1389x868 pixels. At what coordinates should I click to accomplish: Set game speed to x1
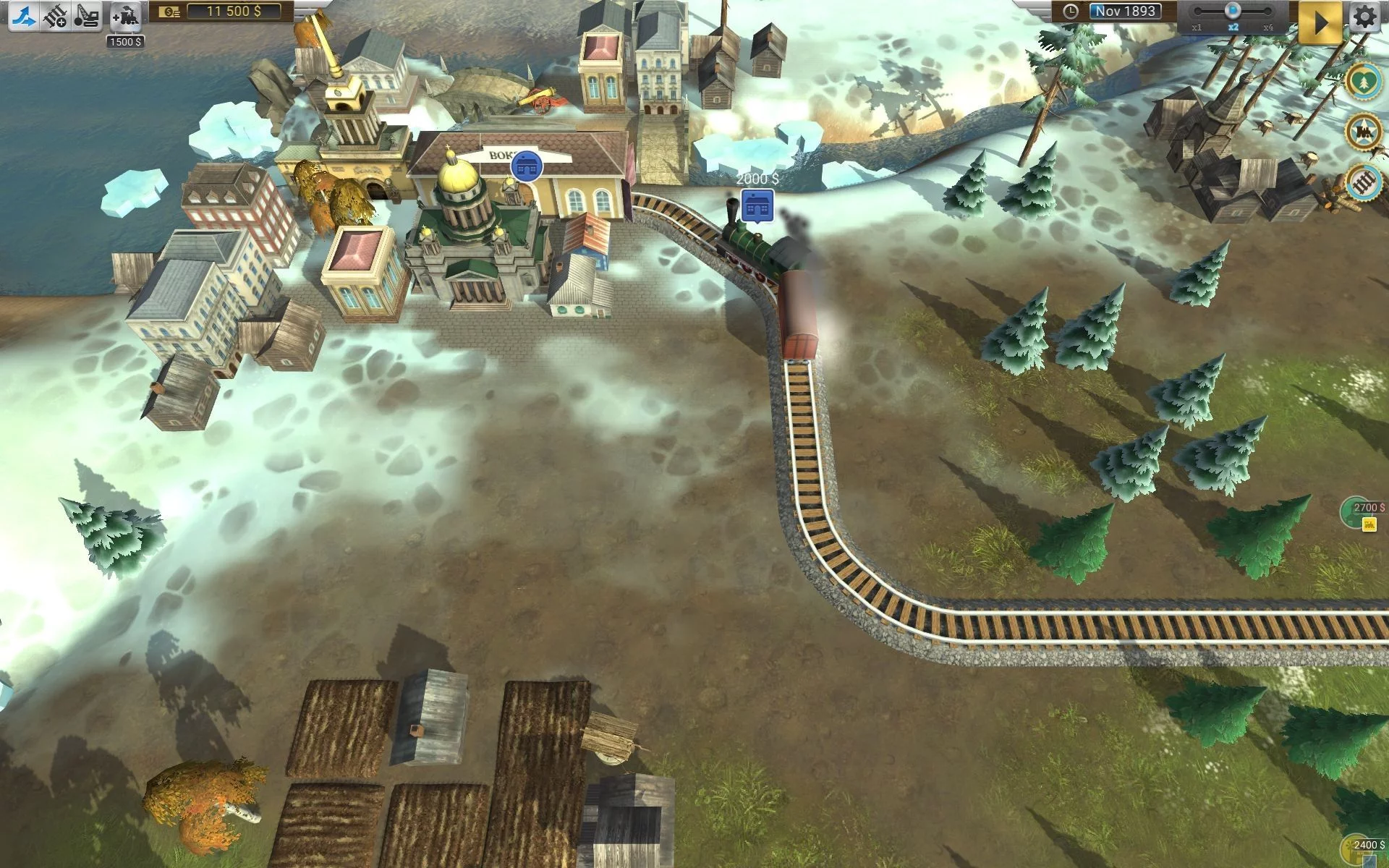coord(1197,12)
